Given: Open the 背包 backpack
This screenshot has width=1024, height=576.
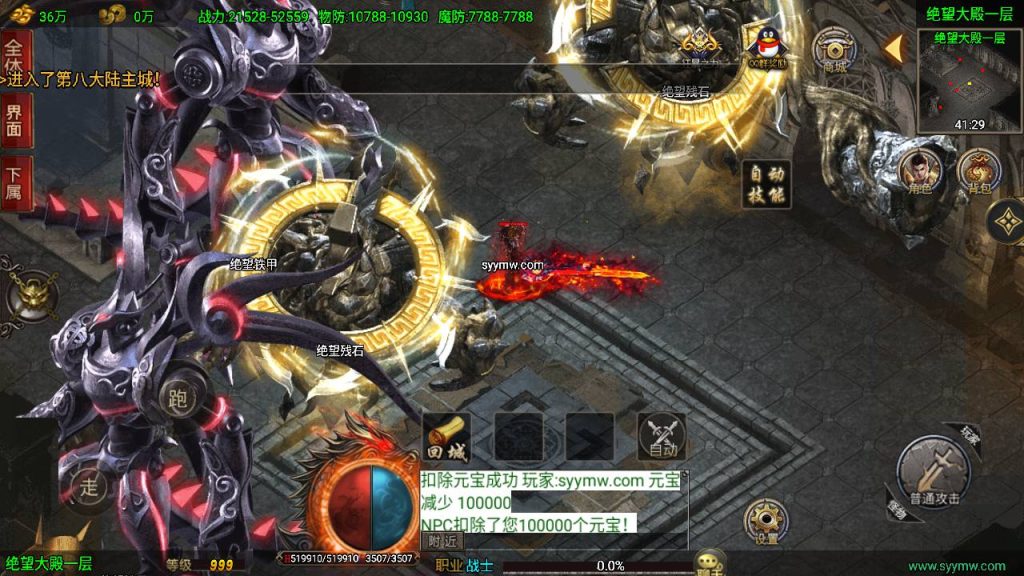Looking at the screenshot, I should click(977, 172).
